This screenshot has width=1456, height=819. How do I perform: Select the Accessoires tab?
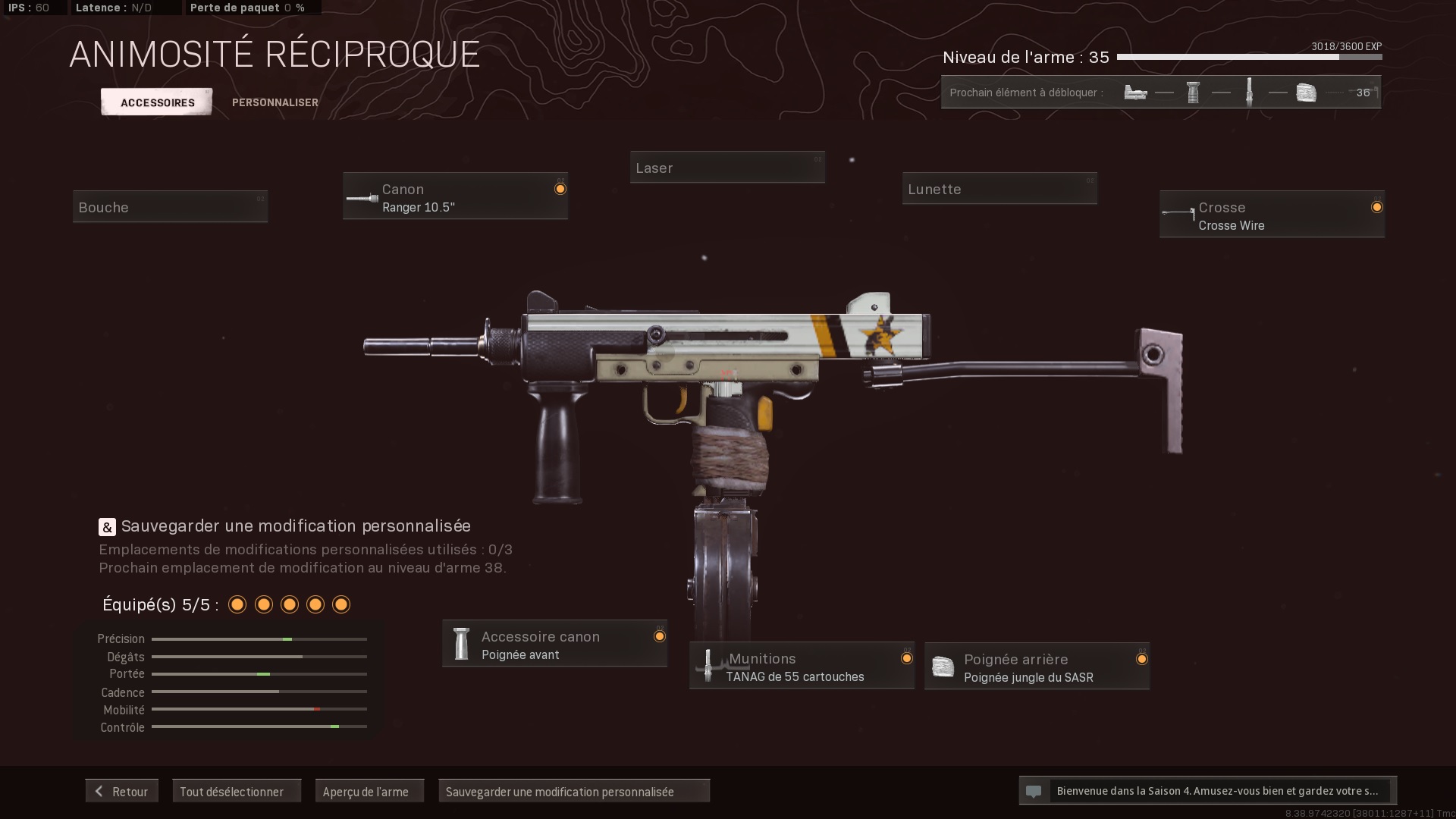pos(156,102)
